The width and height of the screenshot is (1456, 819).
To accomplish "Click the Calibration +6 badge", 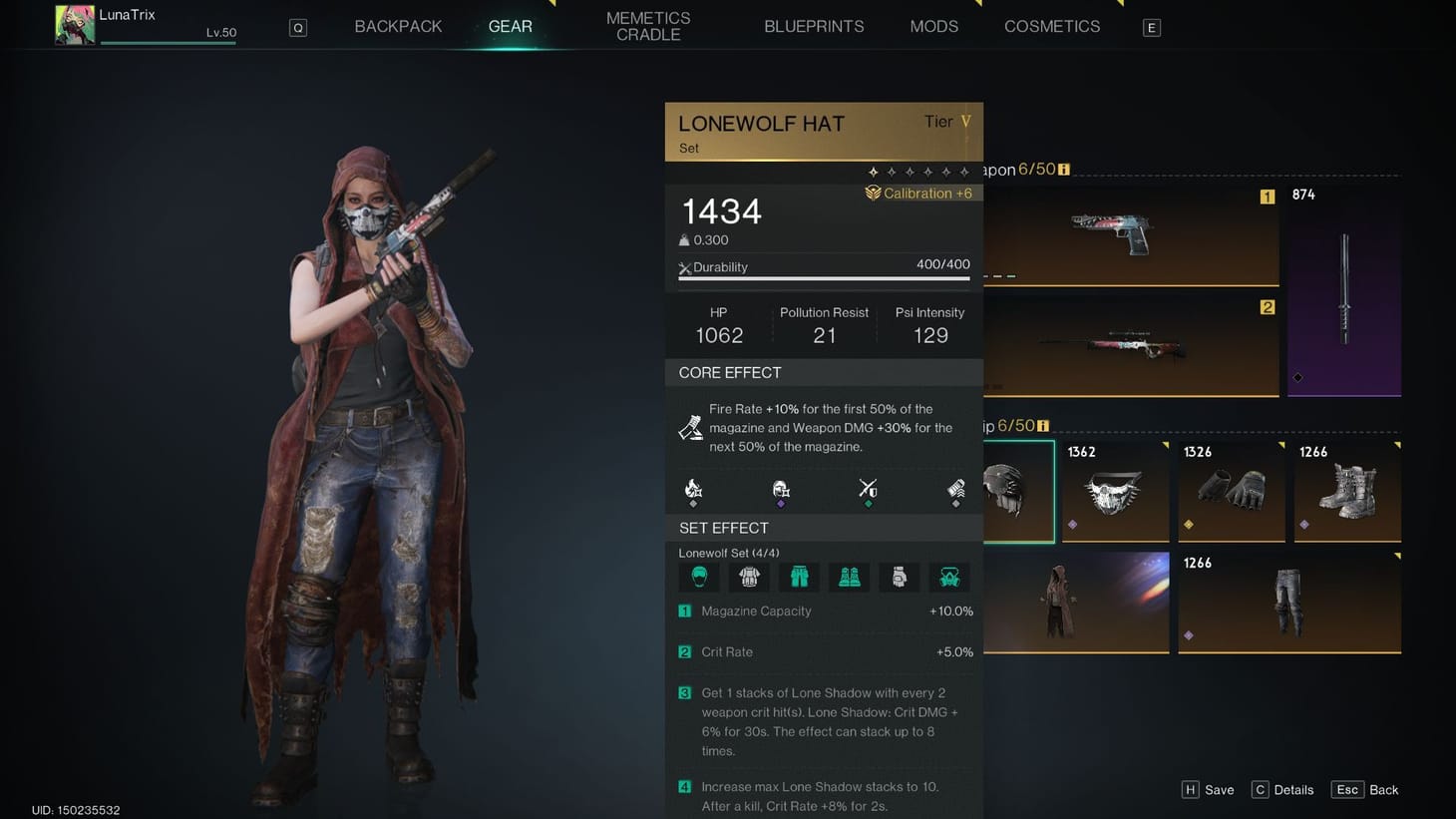I will pos(919,193).
